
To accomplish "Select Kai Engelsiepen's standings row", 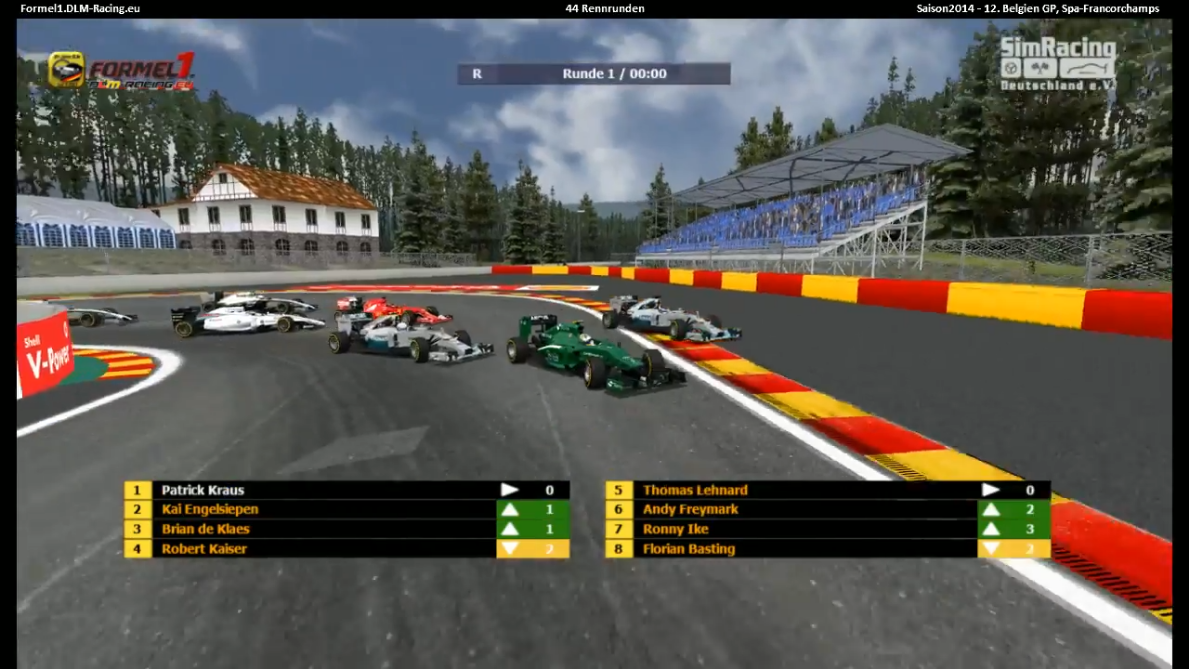I will [210, 510].
